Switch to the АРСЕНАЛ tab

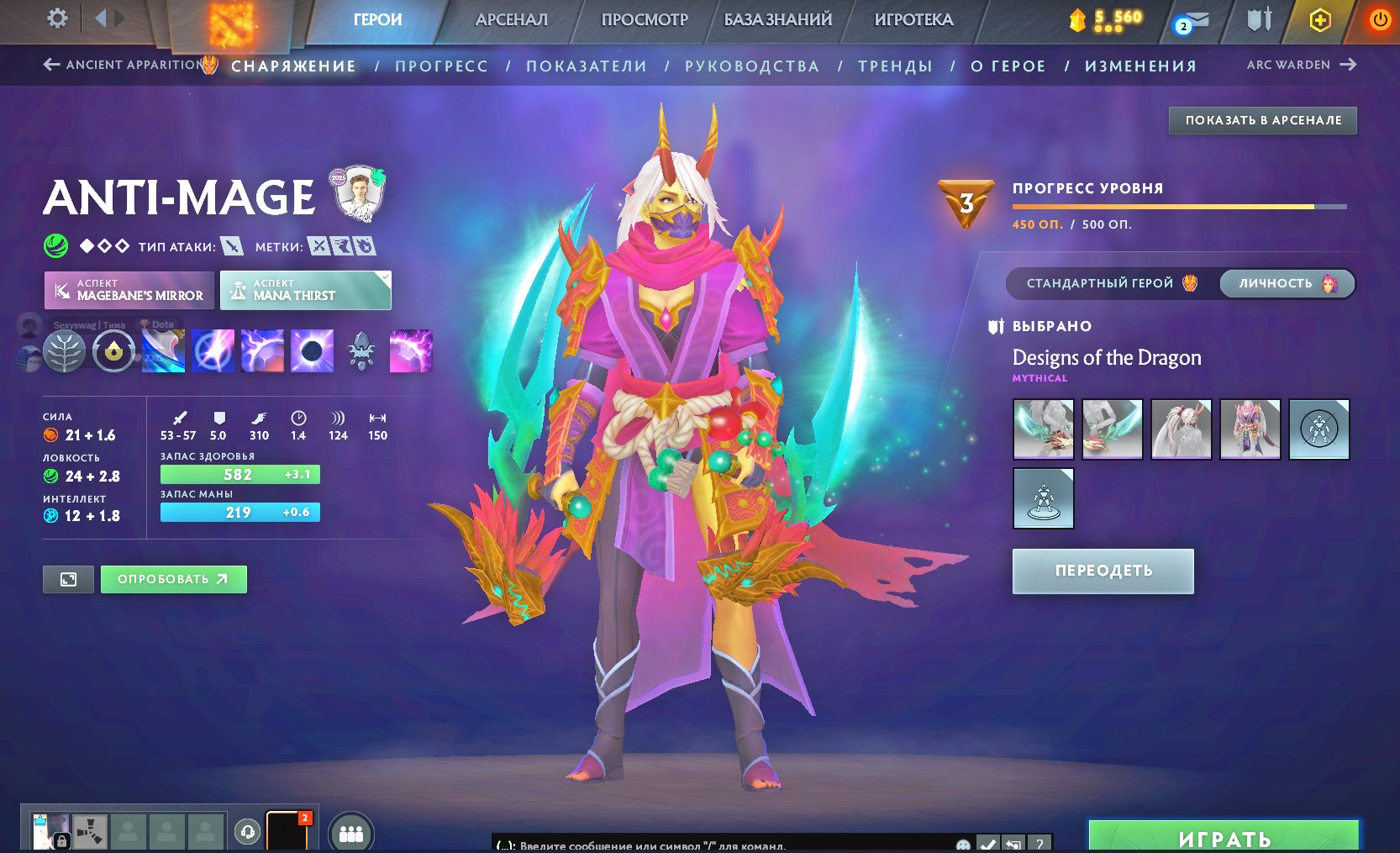point(513,20)
